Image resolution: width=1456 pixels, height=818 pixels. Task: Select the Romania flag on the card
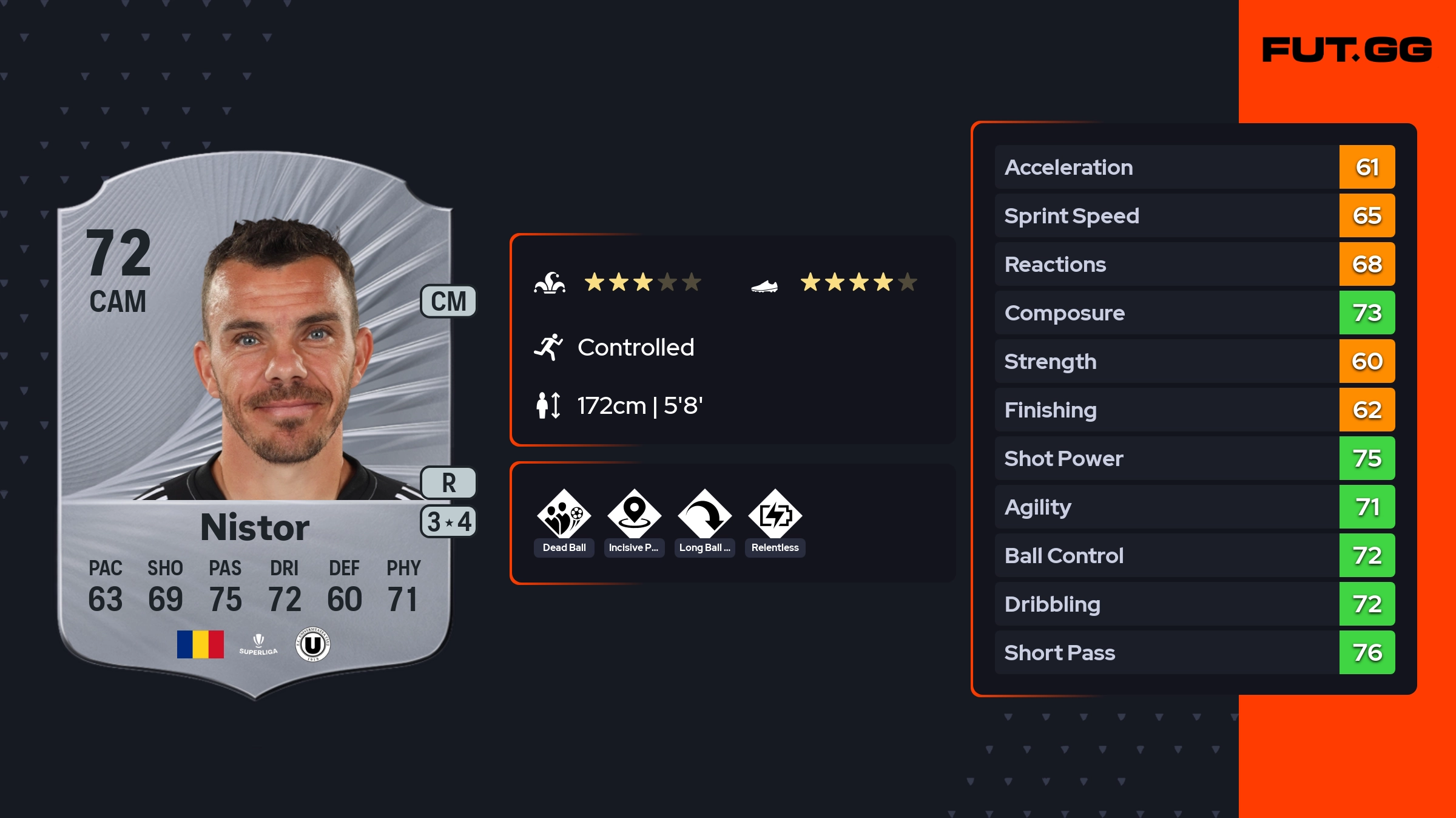point(200,644)
